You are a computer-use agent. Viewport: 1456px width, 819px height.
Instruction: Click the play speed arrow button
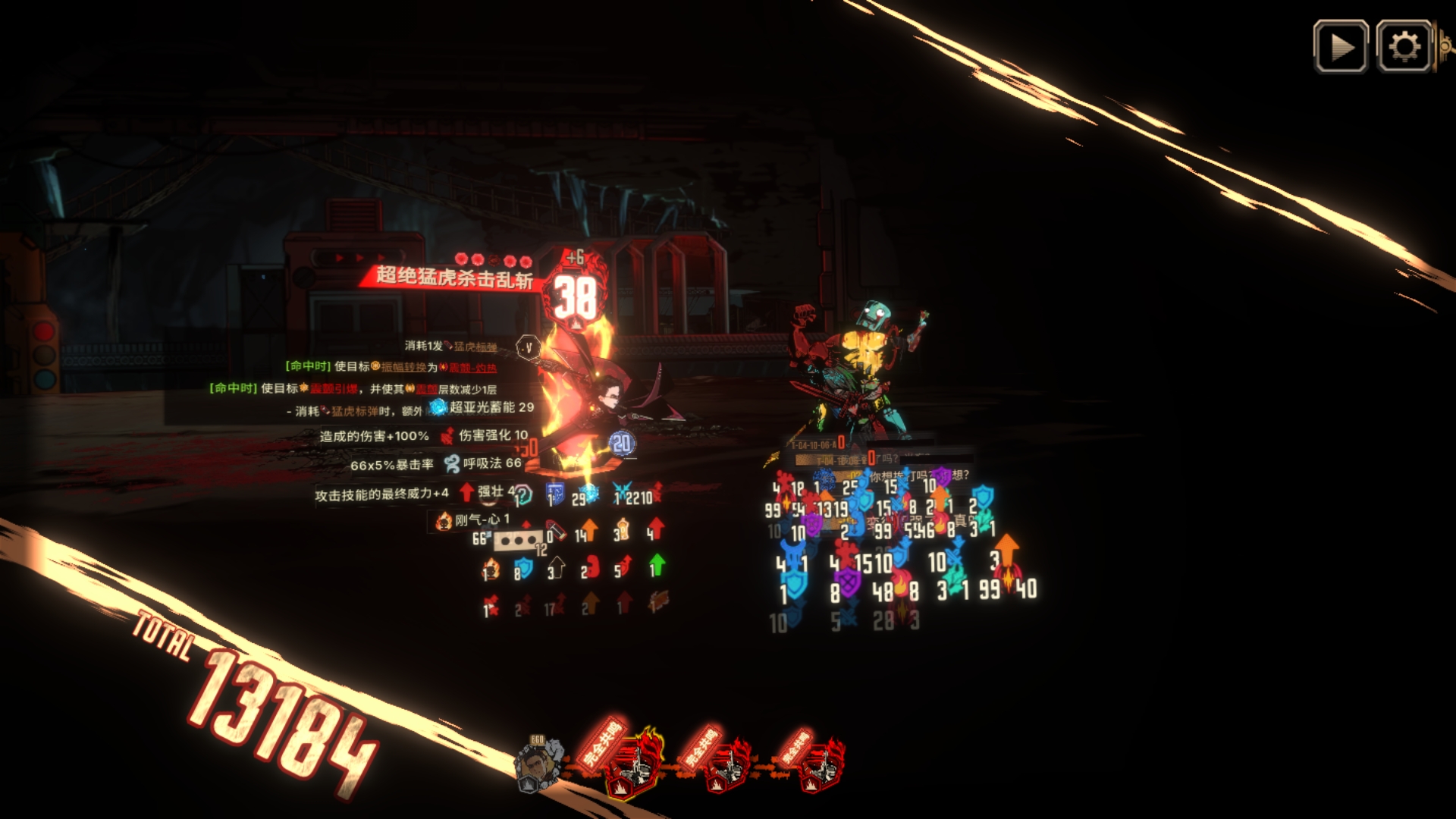click(1341, 47)
